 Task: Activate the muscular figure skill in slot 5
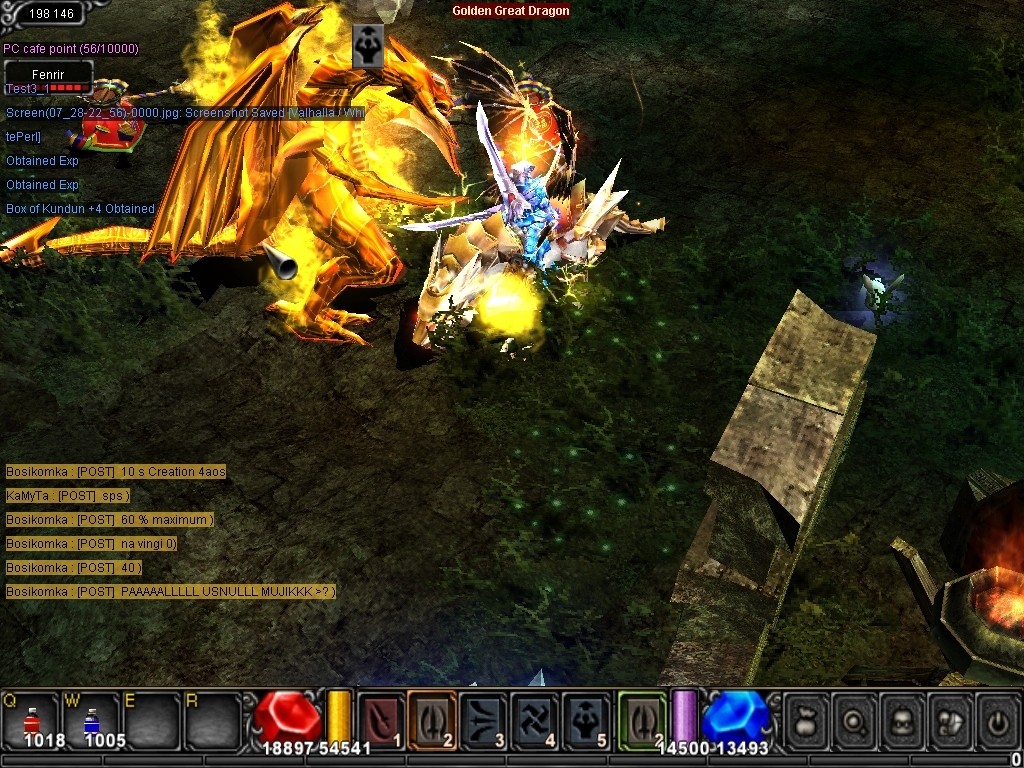[586, 718]
